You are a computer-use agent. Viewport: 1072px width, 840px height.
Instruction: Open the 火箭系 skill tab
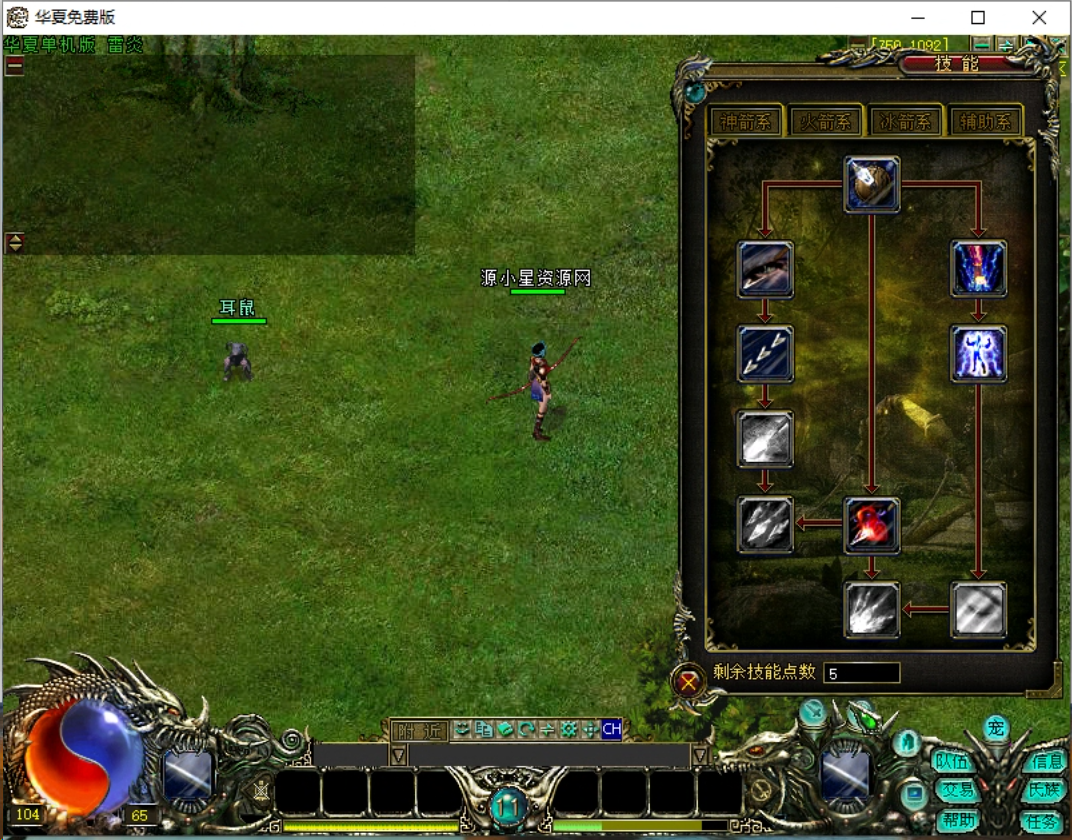pos(825,122)
